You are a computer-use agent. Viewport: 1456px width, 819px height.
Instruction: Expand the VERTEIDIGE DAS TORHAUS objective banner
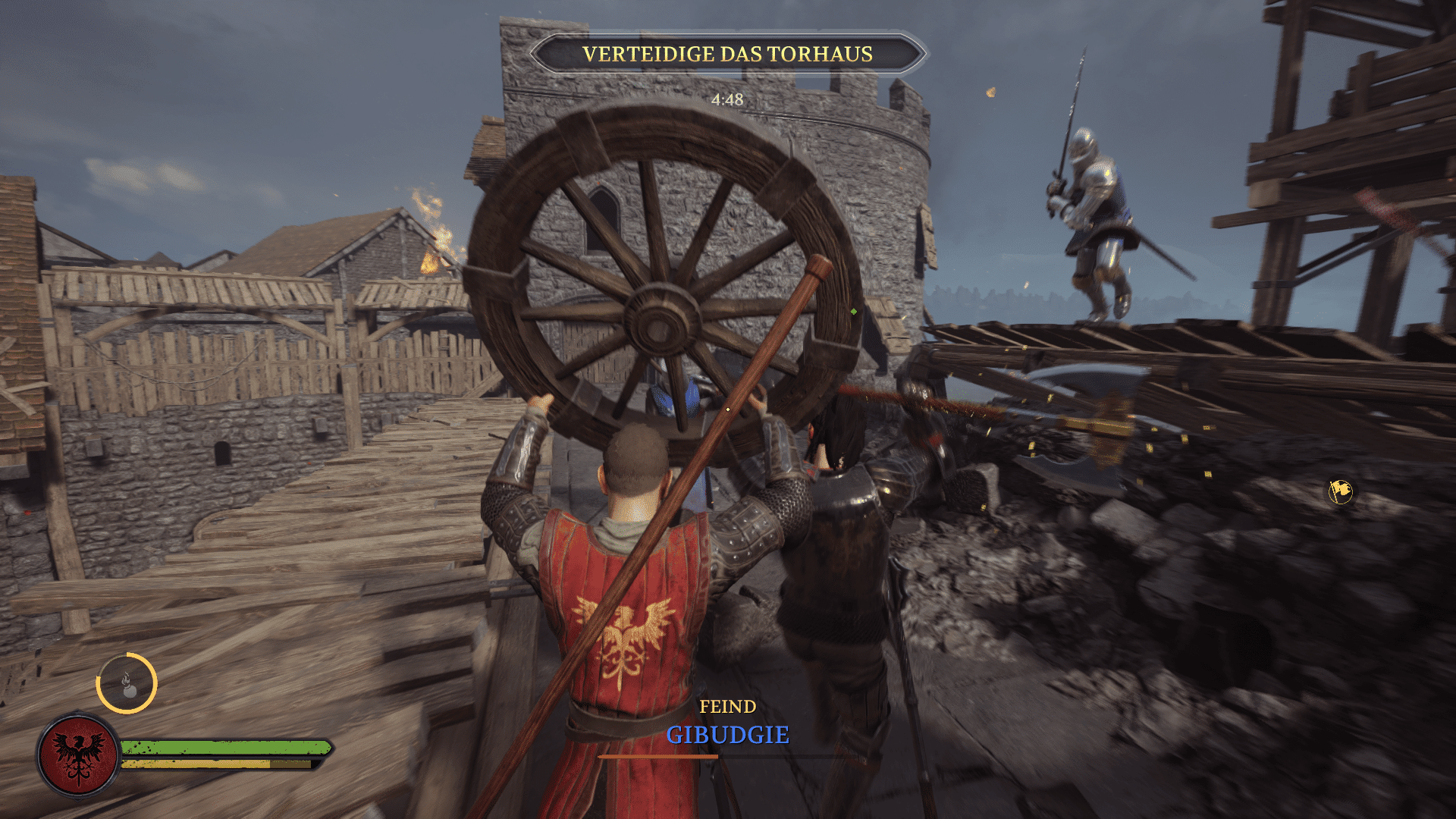coord(727,54)
